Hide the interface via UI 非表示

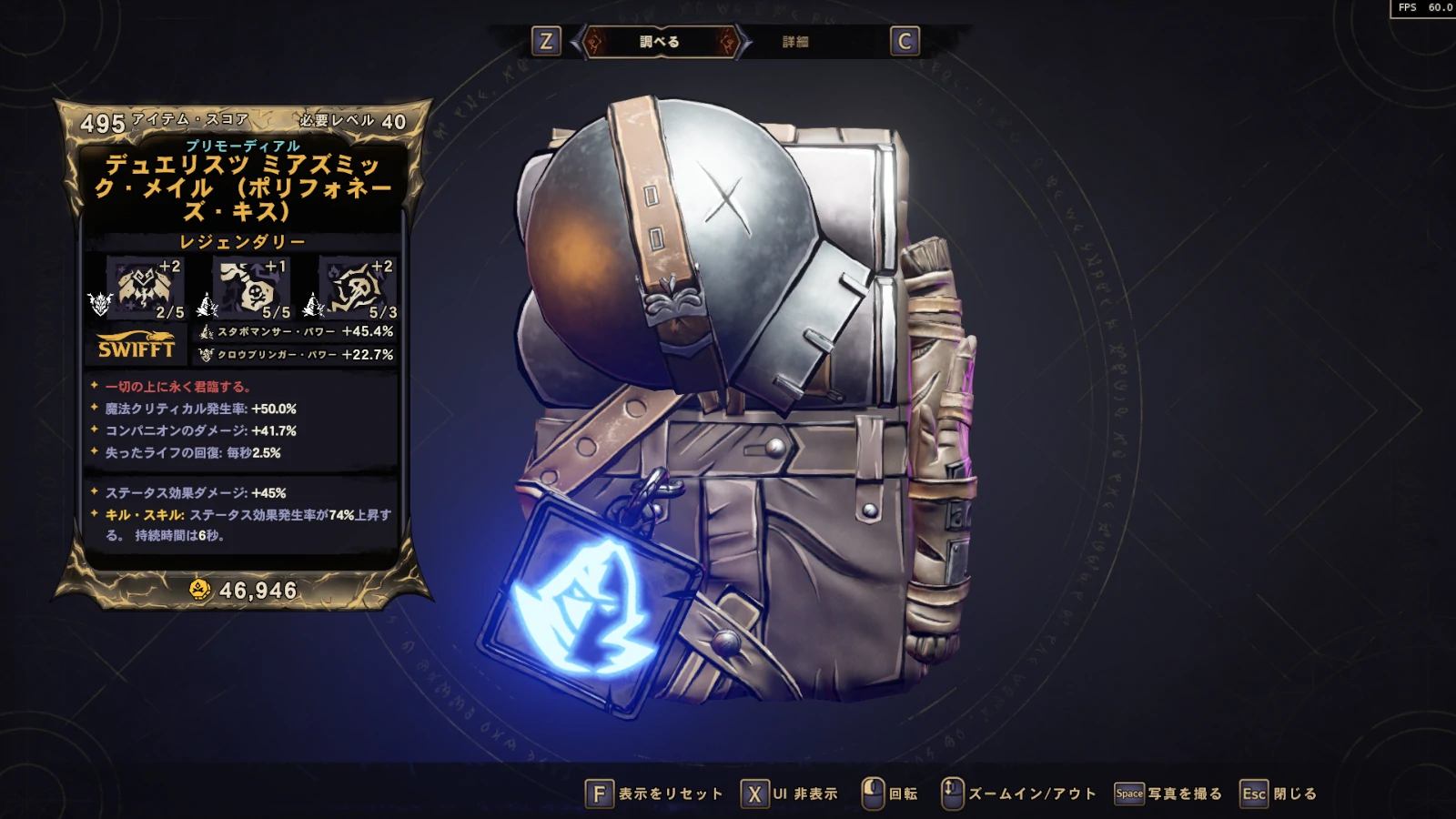790,794
